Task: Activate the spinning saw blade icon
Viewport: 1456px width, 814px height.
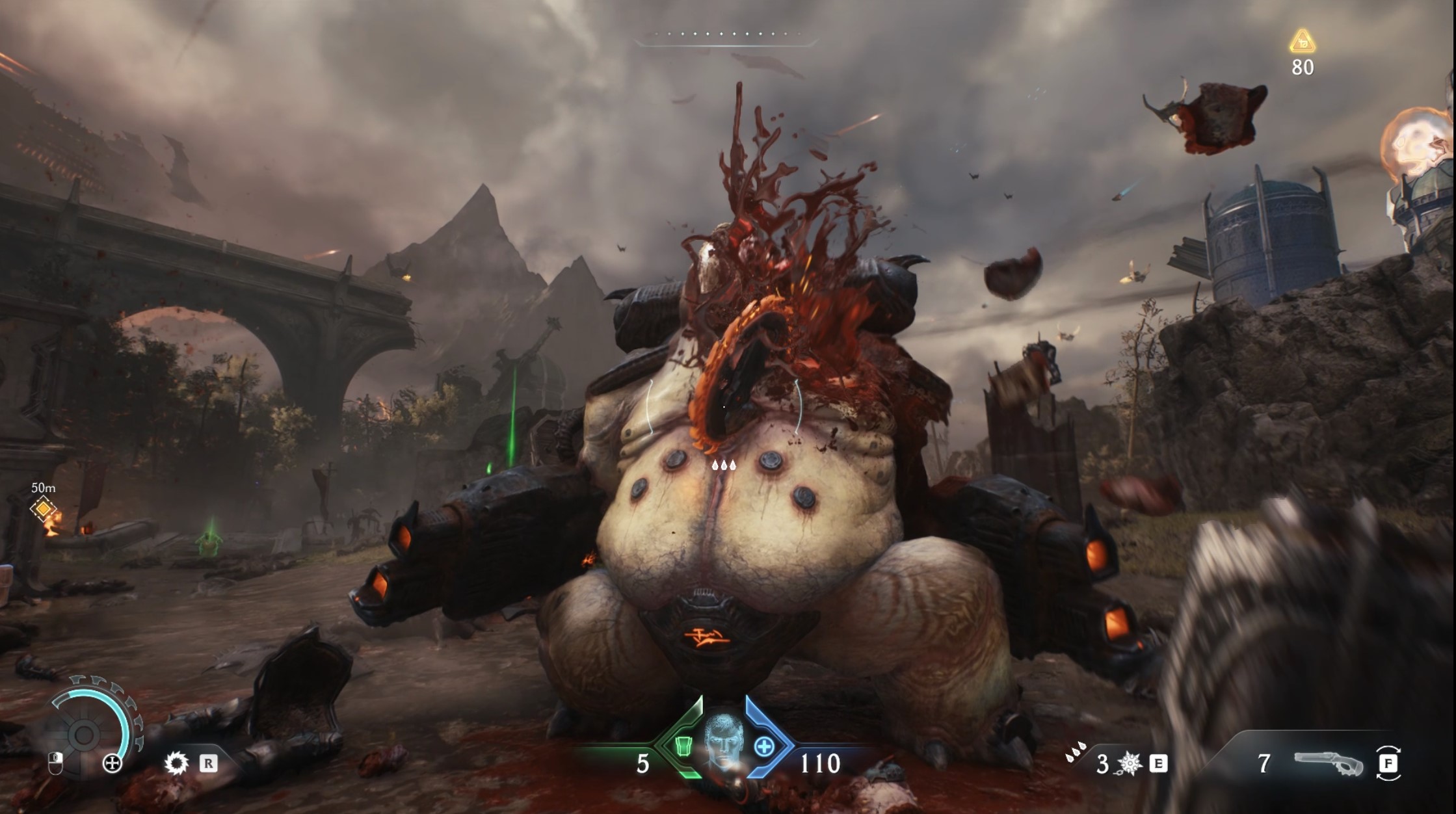Action: click(176, 763)
